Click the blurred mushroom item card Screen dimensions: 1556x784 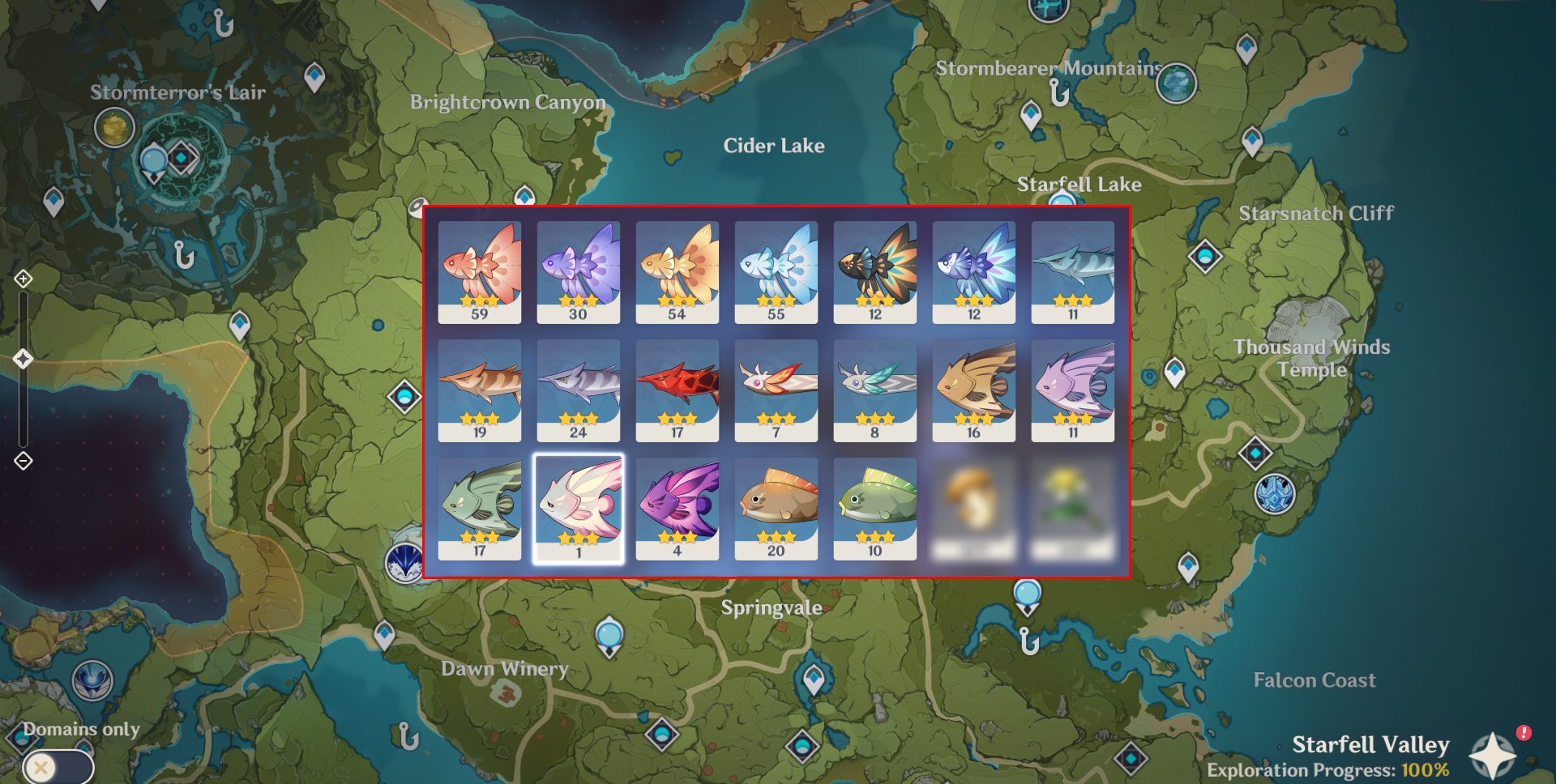972,506
